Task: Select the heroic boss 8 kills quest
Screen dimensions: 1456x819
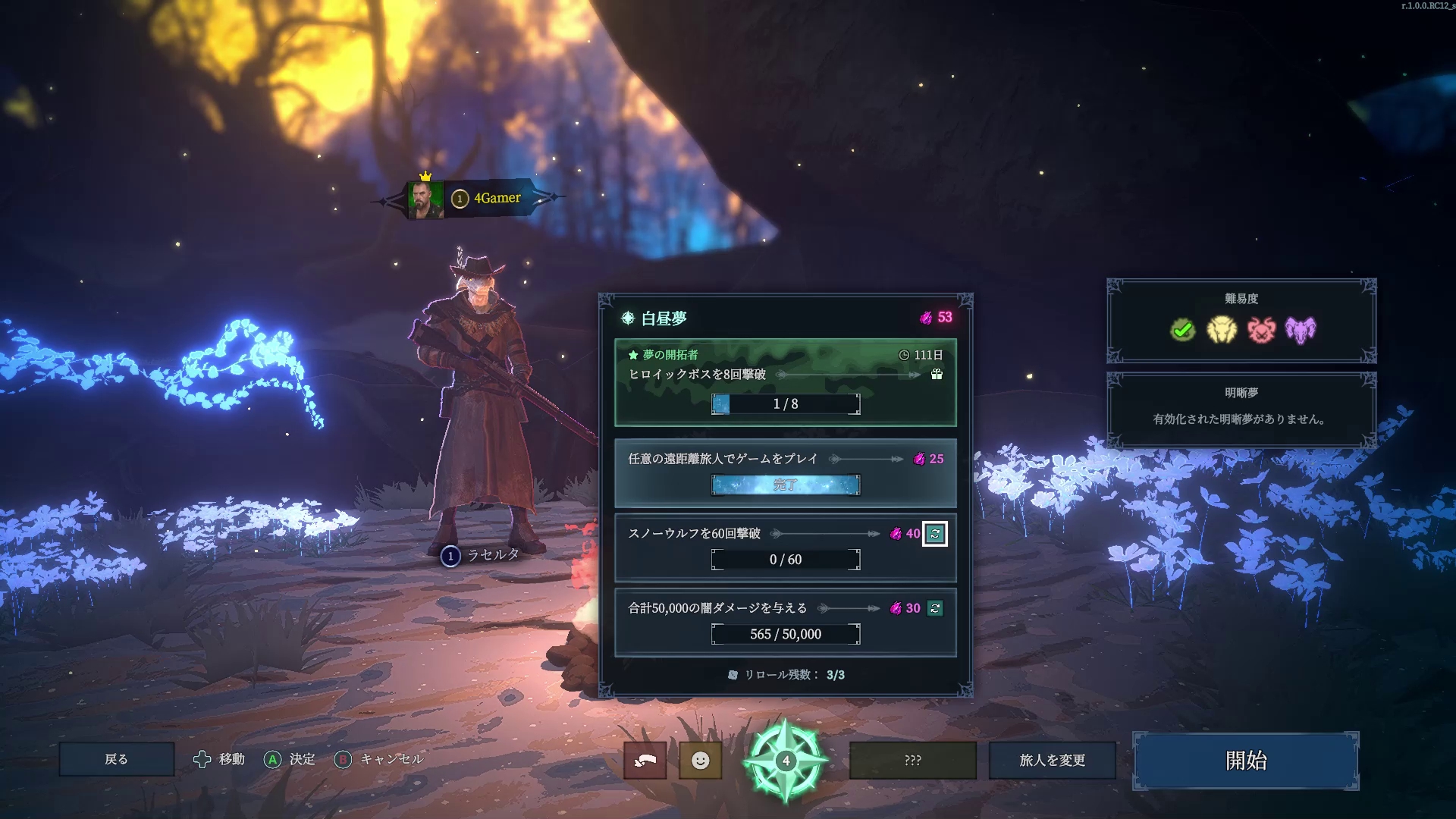Action: (x=785, y=382)
